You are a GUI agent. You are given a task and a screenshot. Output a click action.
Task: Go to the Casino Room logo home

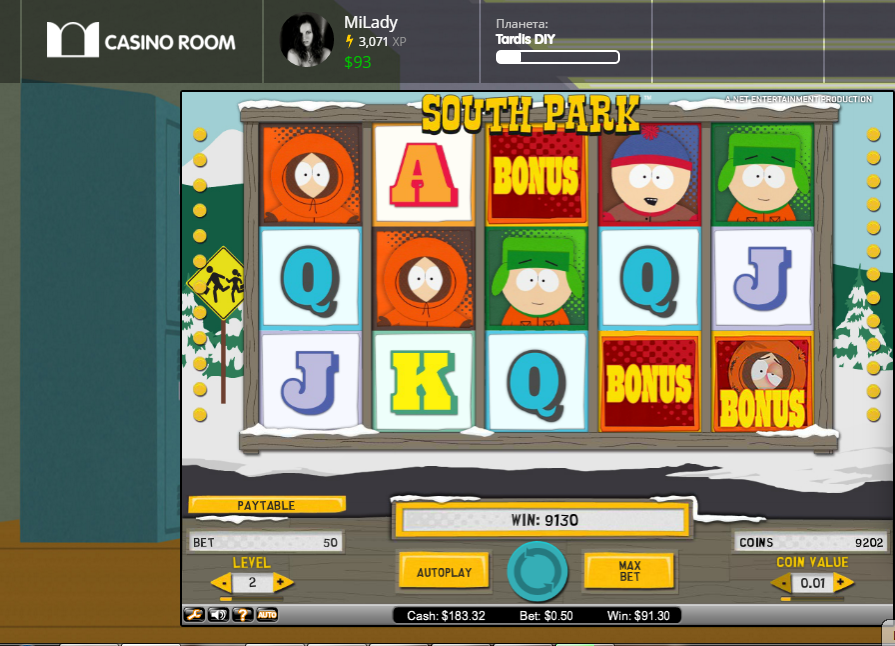pyautogui.click(x=141, y=41)
